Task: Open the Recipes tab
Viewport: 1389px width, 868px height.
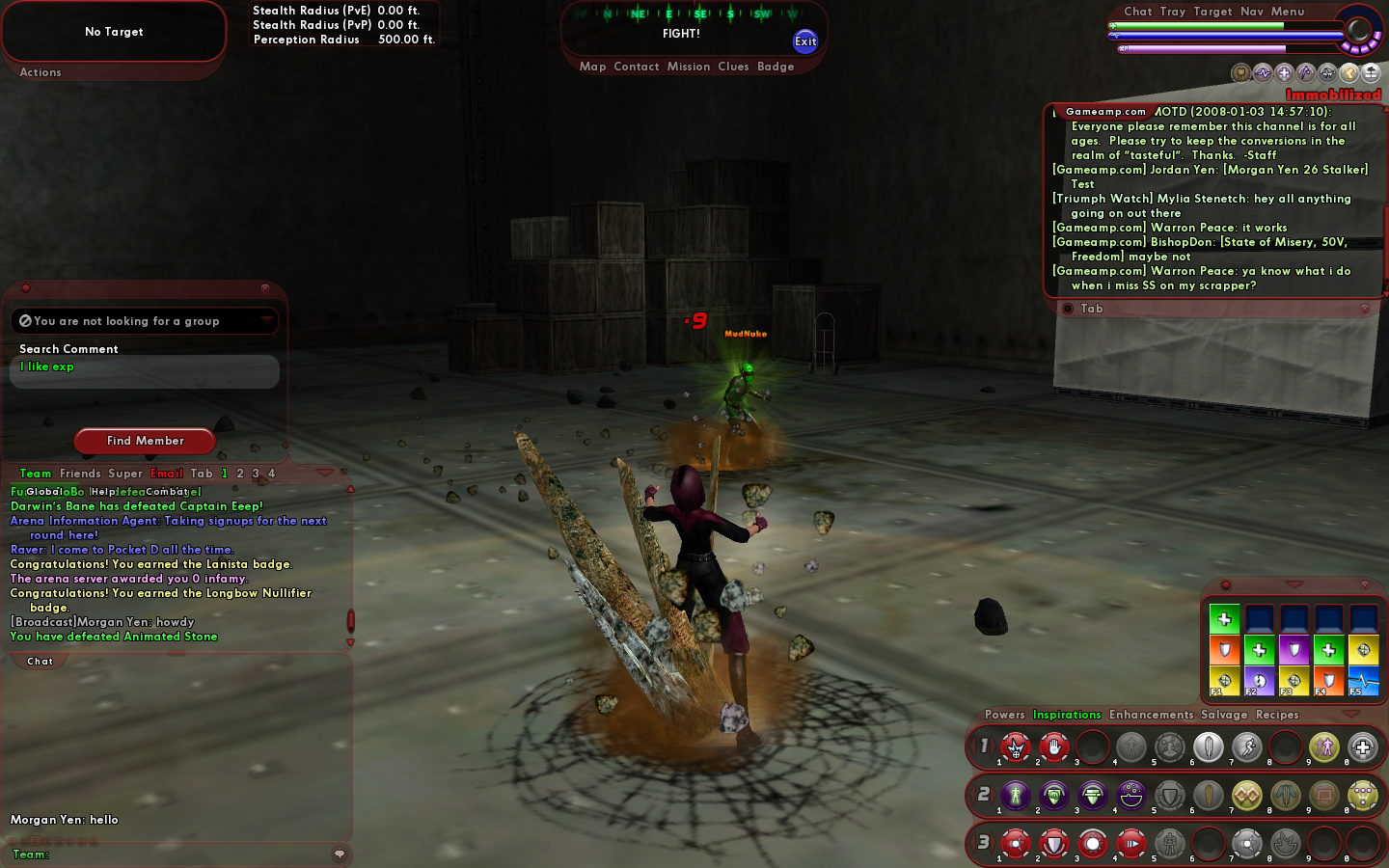Action: [1277, 715]
